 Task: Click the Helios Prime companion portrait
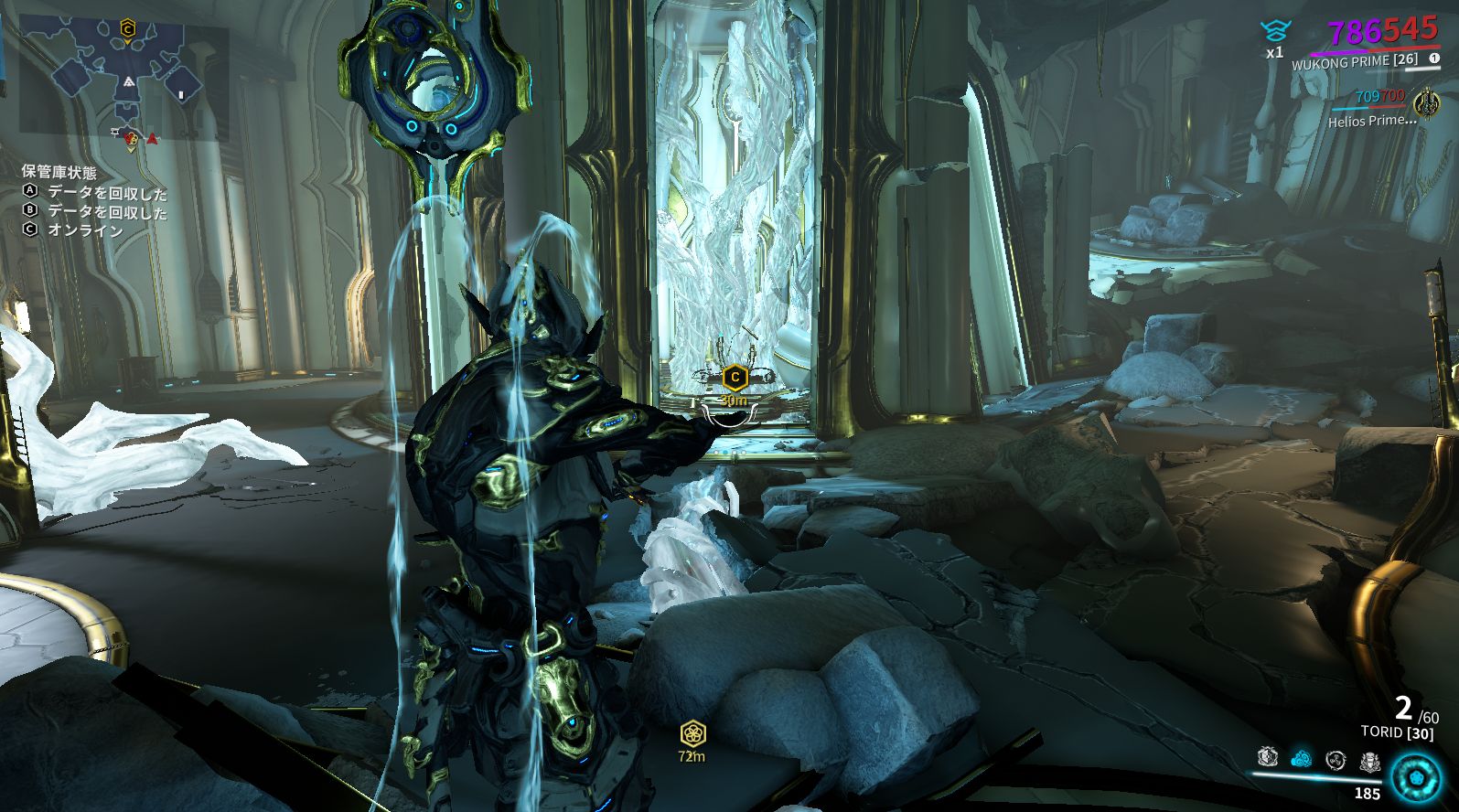(1426, 101)
